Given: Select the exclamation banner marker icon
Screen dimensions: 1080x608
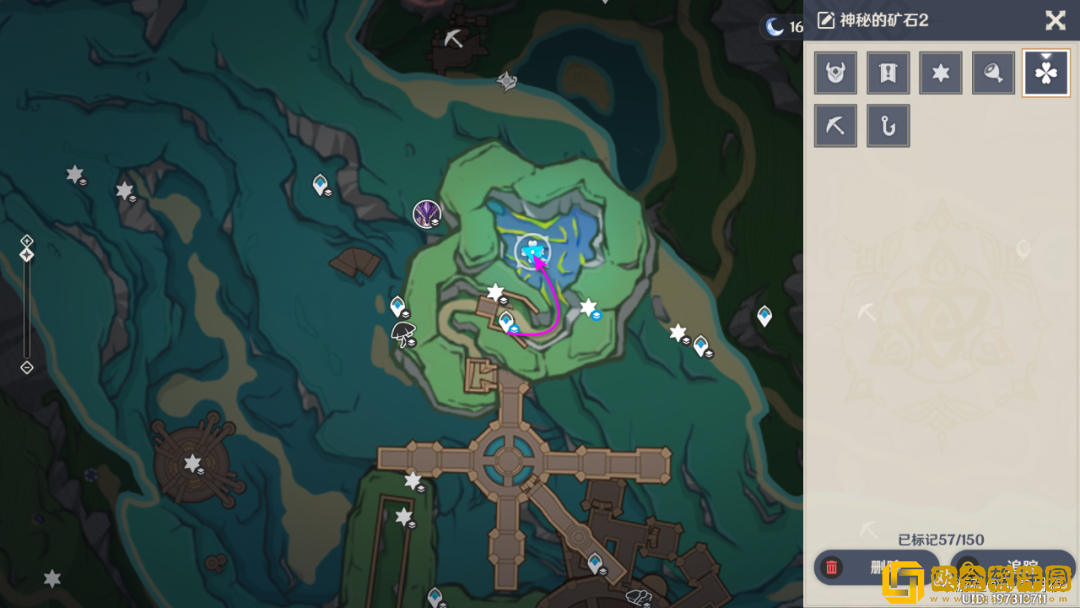Looking at the screenshot, I should [x=888, y=73].
